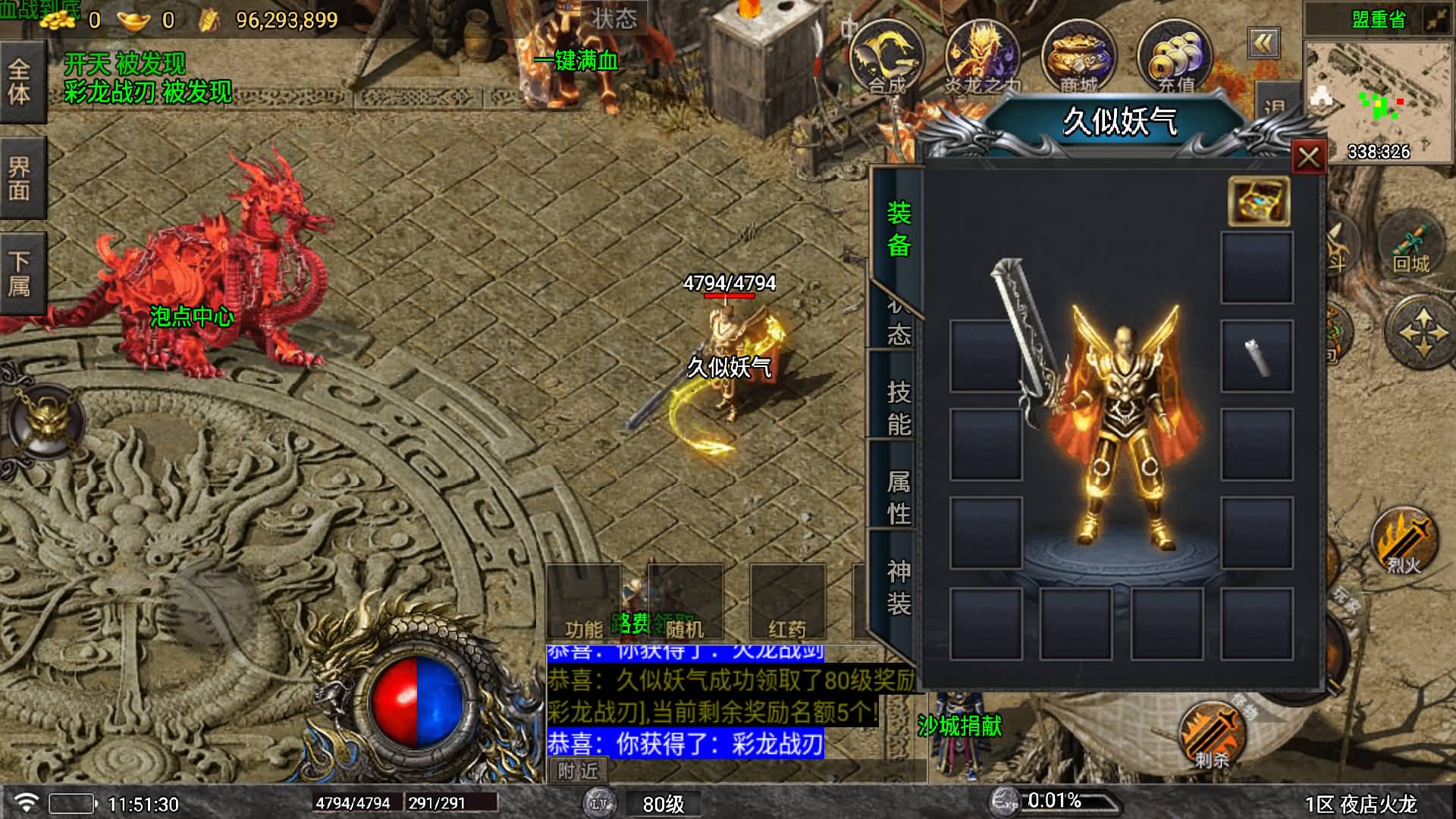This screenshot has height=819, width=1456.
Task: Select the 神装 divine gear tab
Action: pos(899,587)
